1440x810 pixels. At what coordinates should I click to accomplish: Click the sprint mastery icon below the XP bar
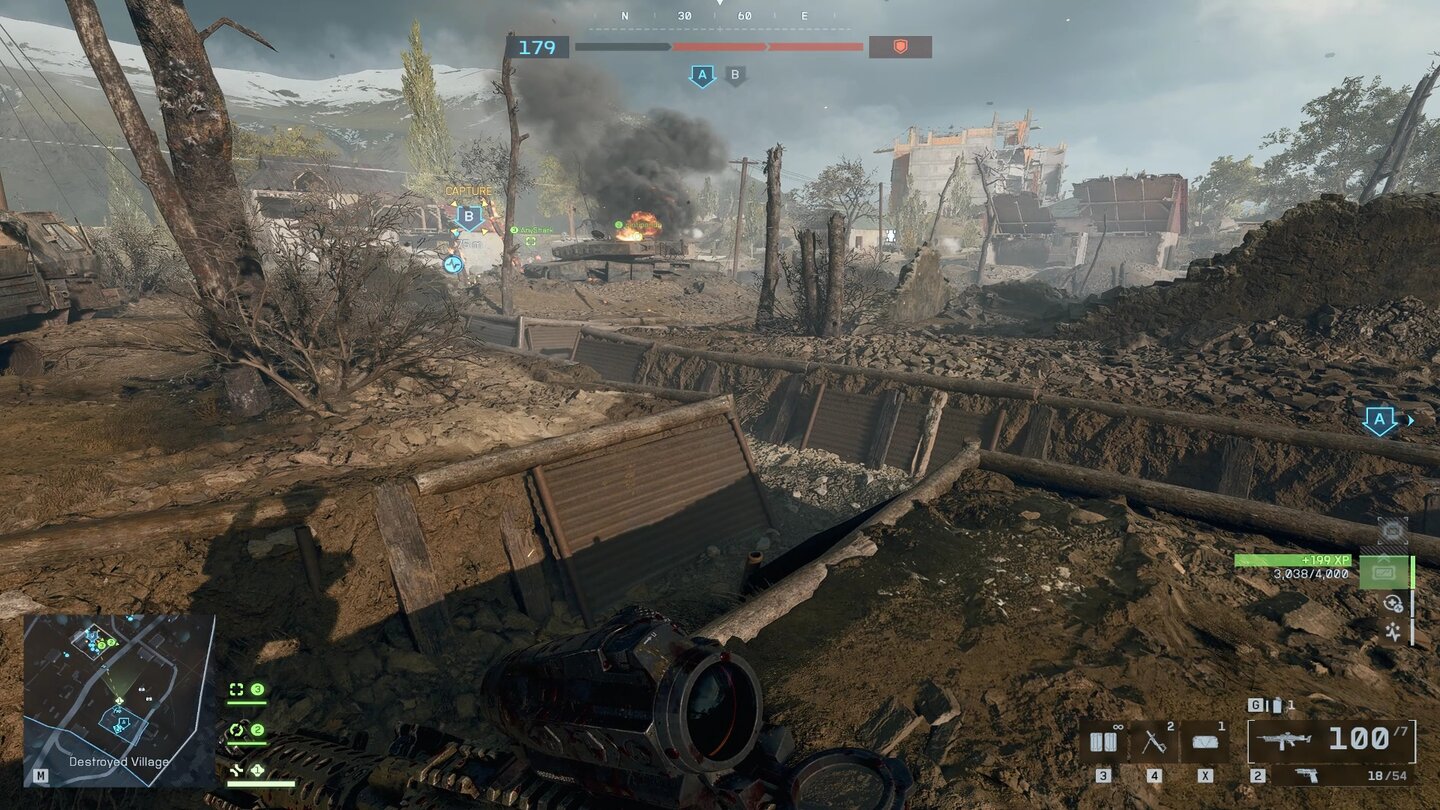(x=1392, y=632)
